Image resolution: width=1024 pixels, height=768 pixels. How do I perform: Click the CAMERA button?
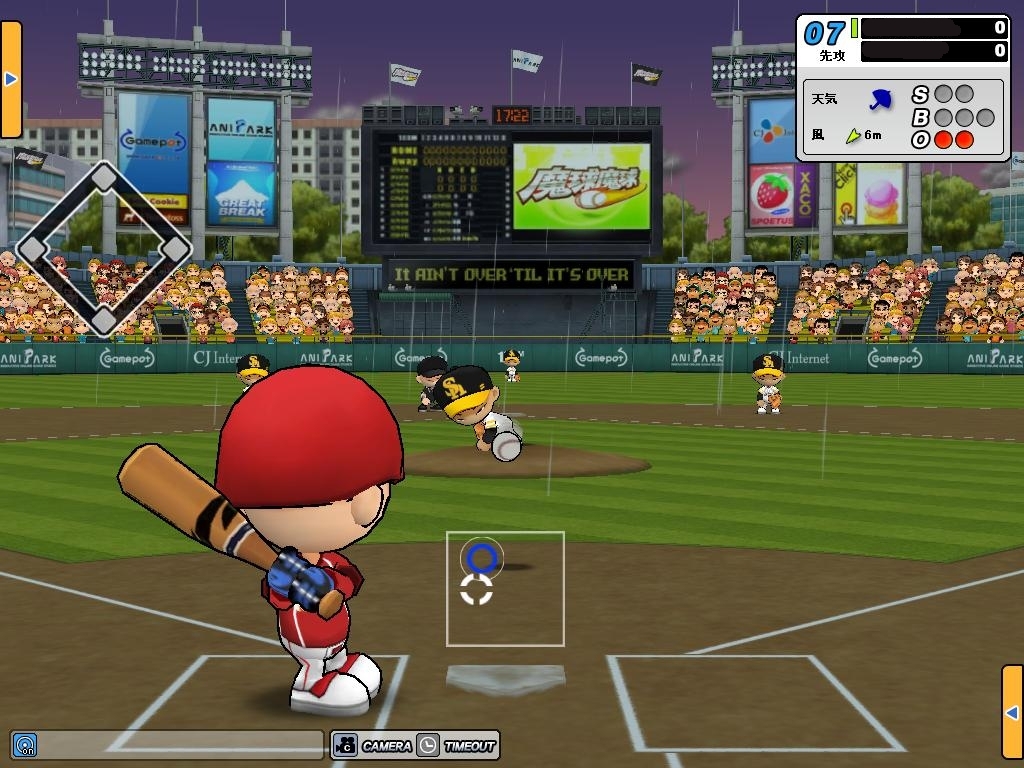372,745
